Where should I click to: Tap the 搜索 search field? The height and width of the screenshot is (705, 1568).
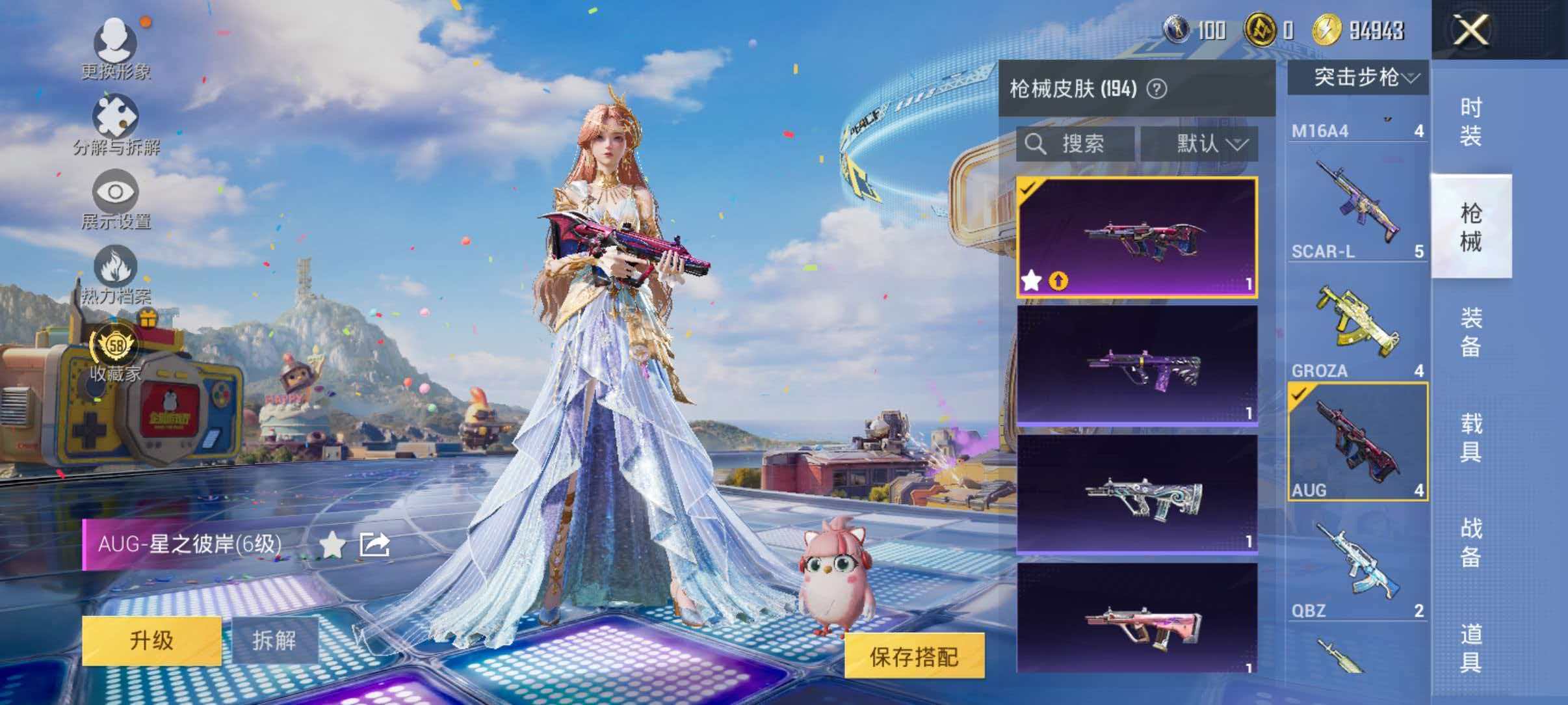1076,144
